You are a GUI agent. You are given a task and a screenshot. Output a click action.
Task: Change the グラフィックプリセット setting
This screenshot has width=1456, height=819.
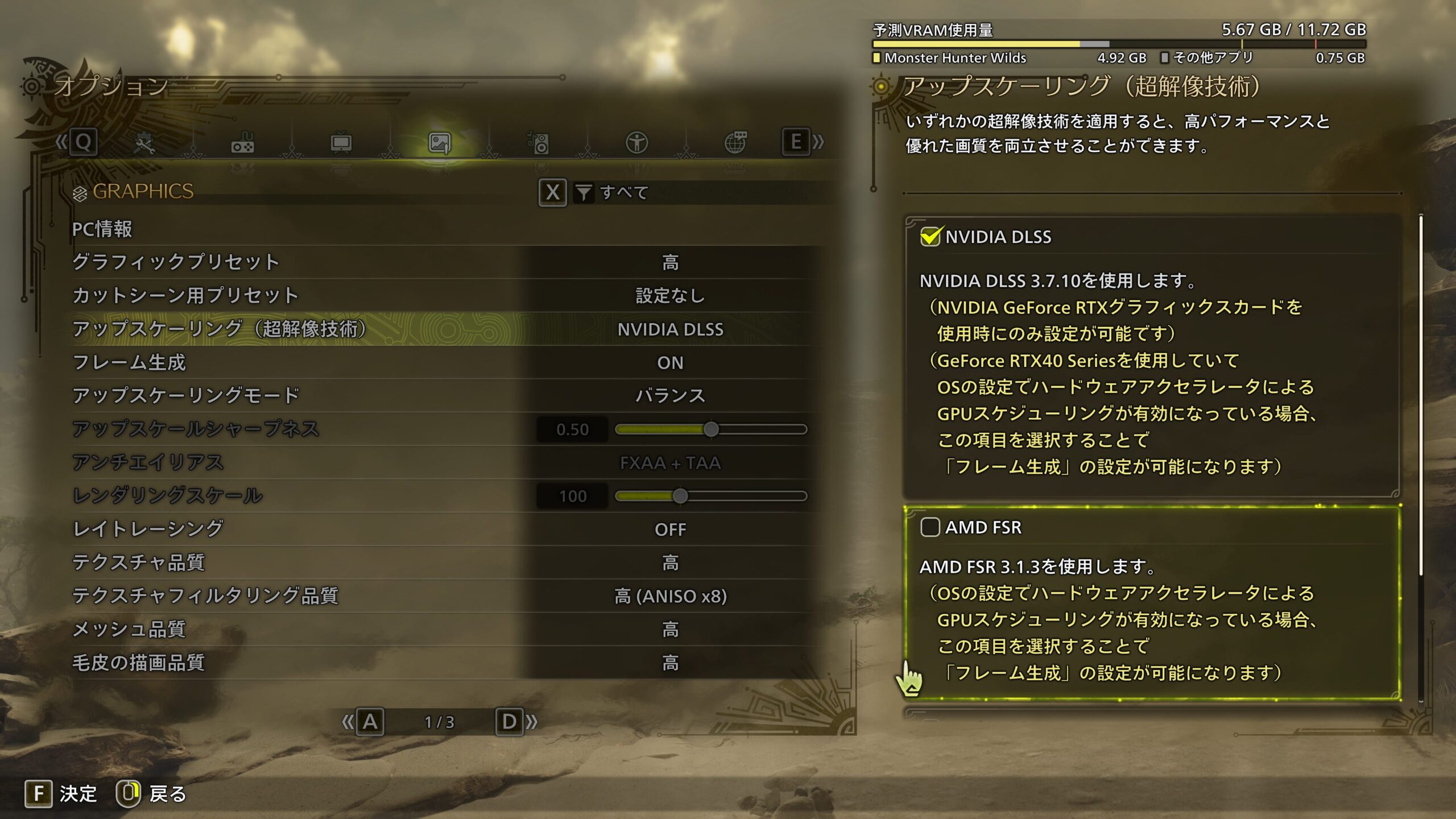point(670,262)
